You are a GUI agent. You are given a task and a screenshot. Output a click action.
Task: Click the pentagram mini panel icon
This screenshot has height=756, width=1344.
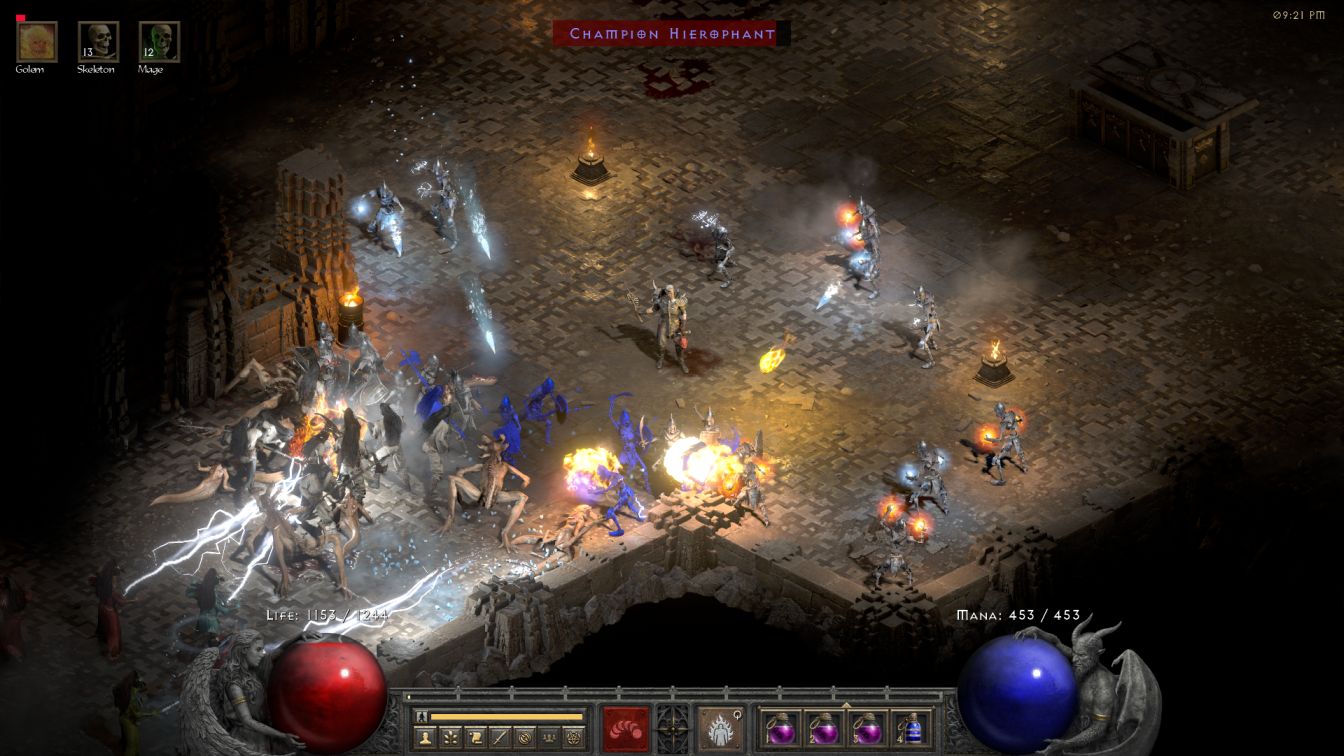(574, 737)
